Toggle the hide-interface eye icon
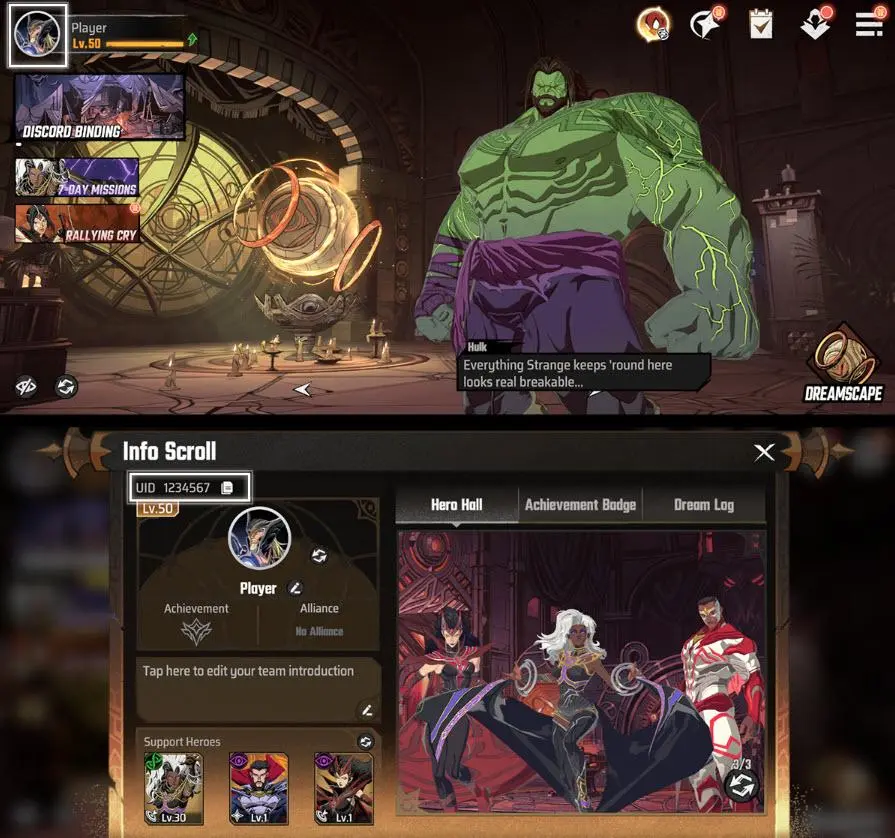 [26, 385]
